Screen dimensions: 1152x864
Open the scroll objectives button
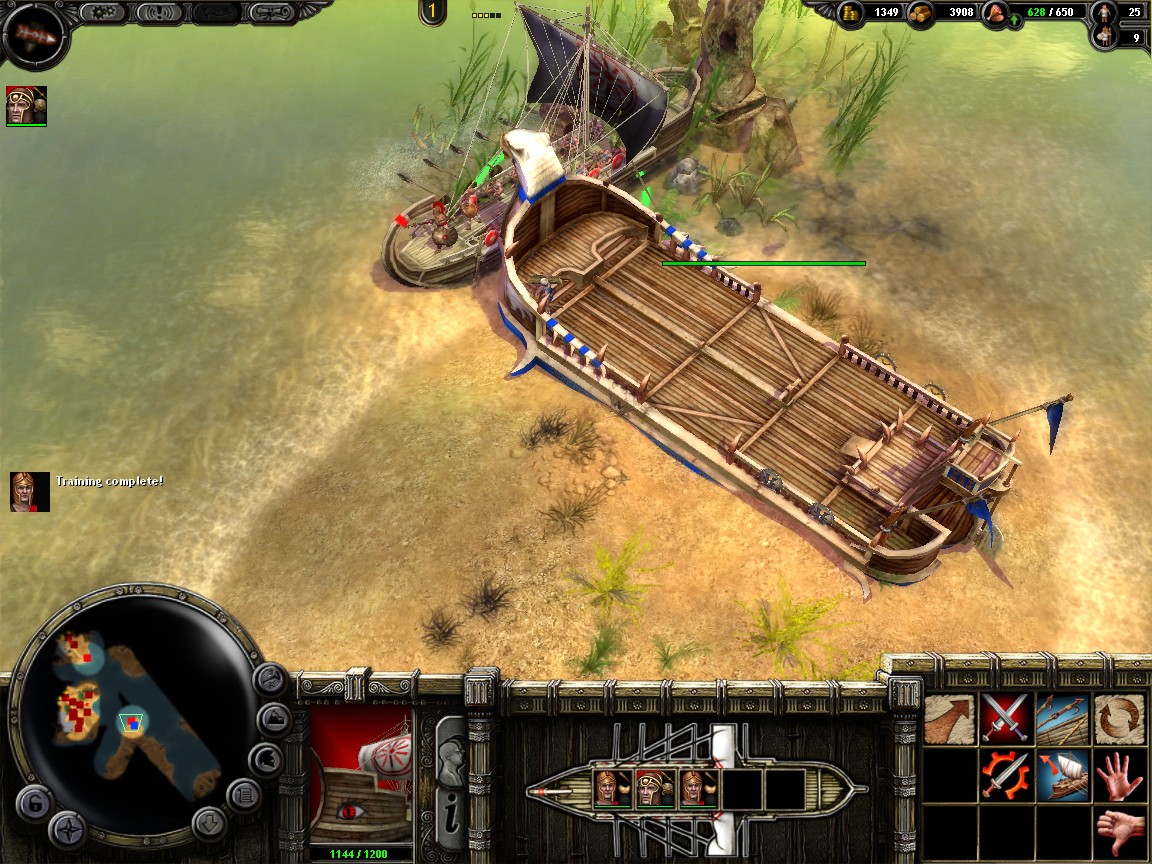tap(271, 13)
